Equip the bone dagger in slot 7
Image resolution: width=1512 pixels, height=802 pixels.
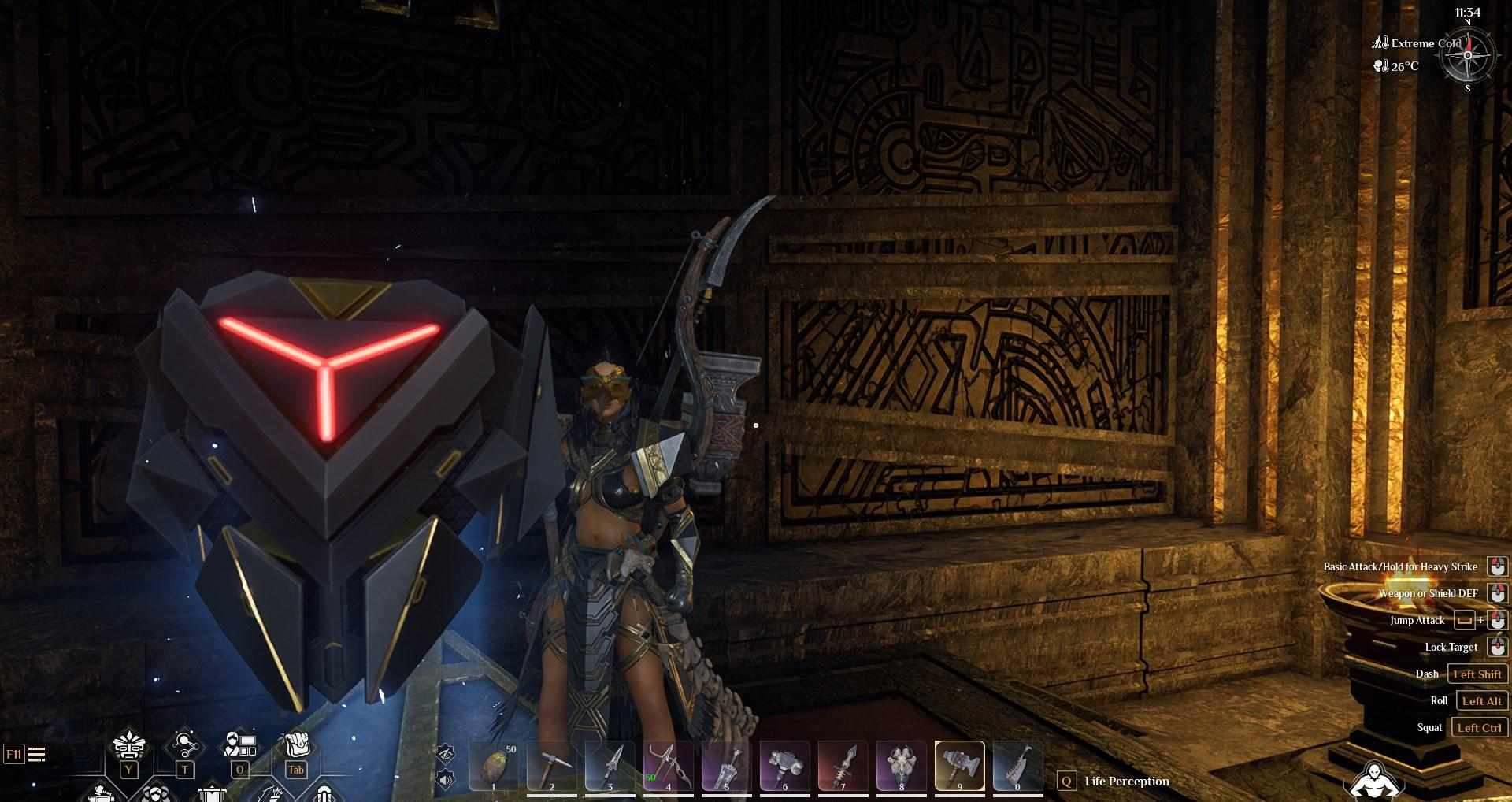click(x=843, y=766)
